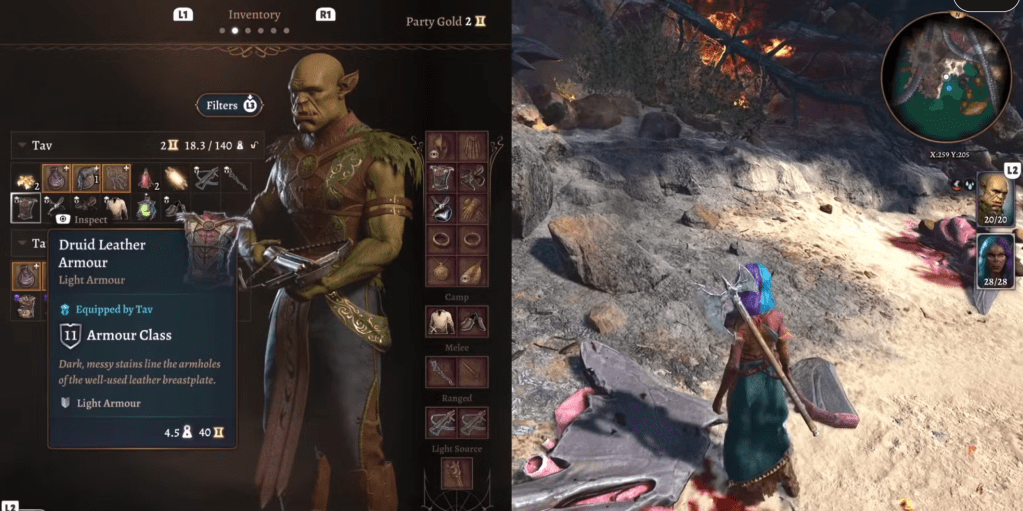Image resolution: width=1023 pixels, height=511 pixels.
Task: Click the Inspect option under the armour
Action: click(83, 218)
